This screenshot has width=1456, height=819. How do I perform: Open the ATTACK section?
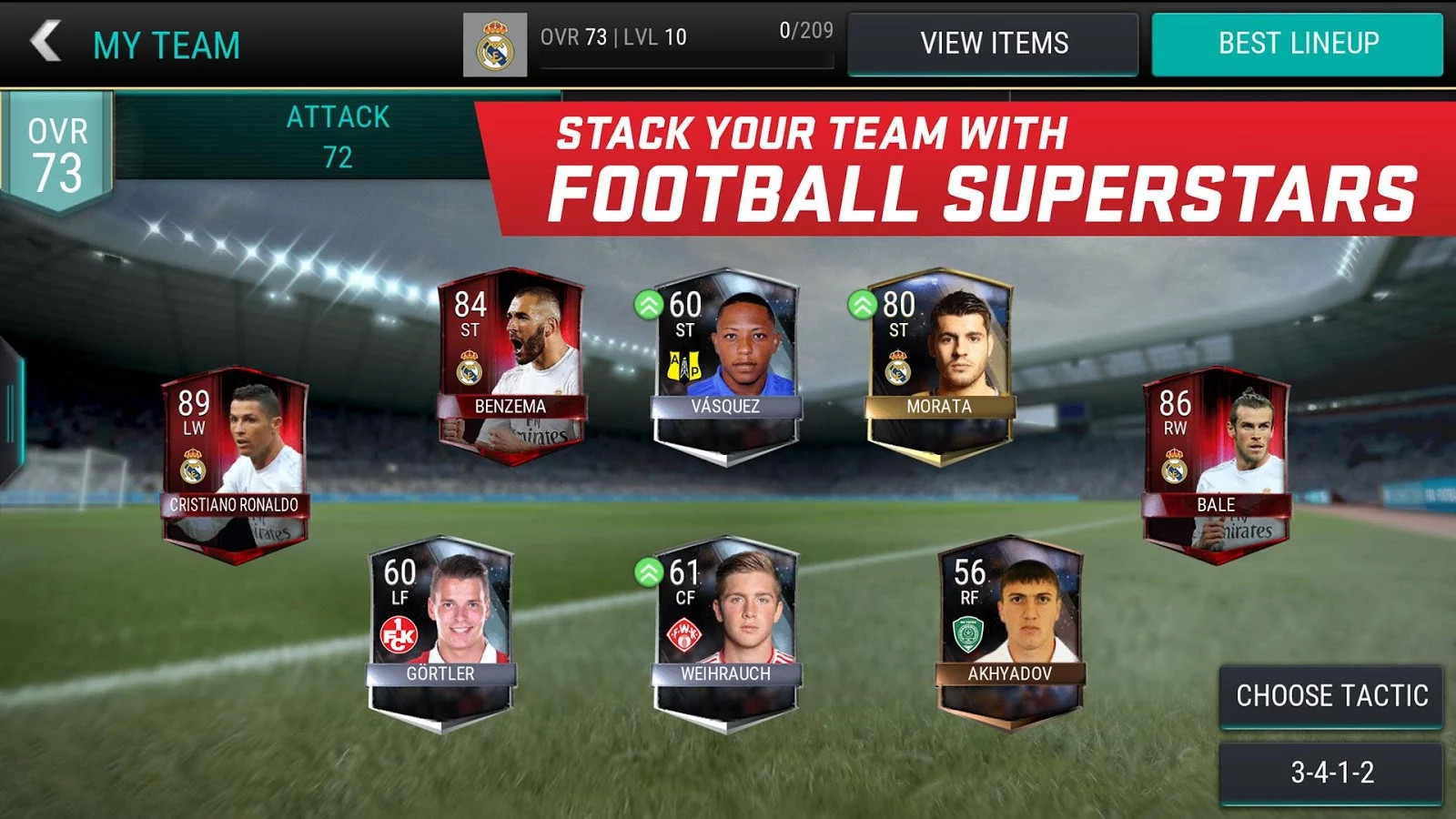point(340,116)
